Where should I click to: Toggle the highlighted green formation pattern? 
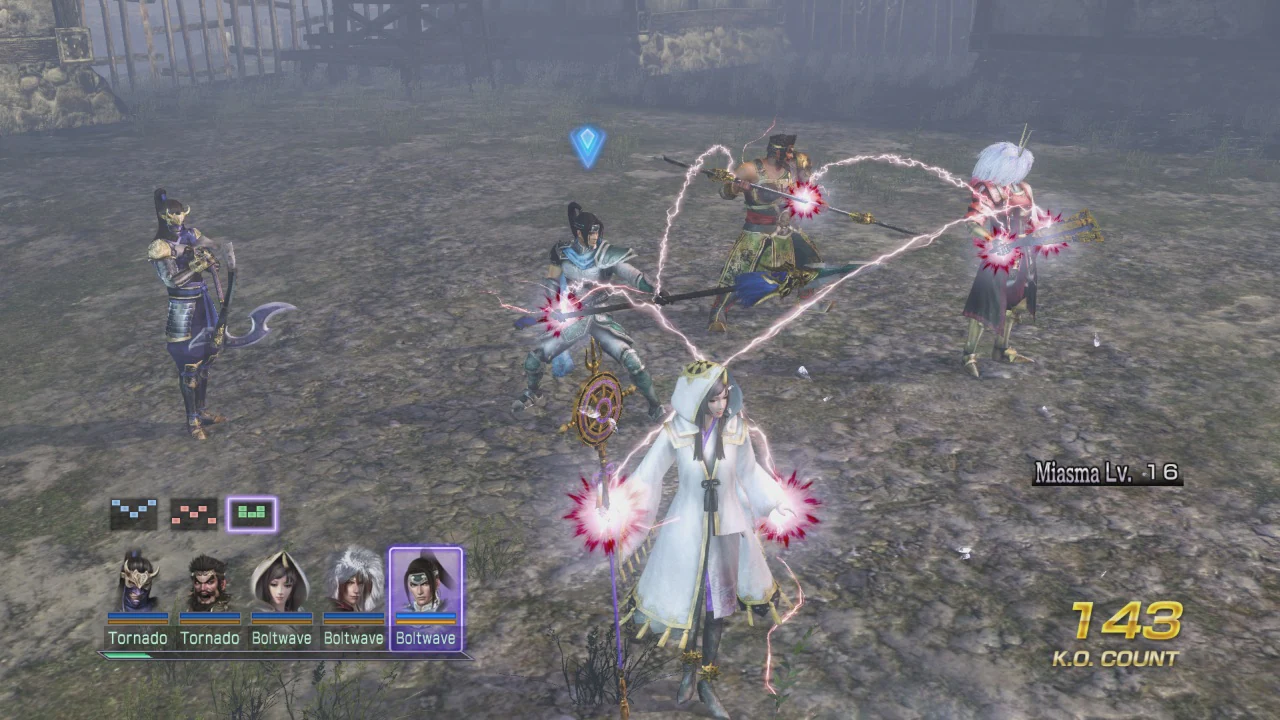point(252,513)
